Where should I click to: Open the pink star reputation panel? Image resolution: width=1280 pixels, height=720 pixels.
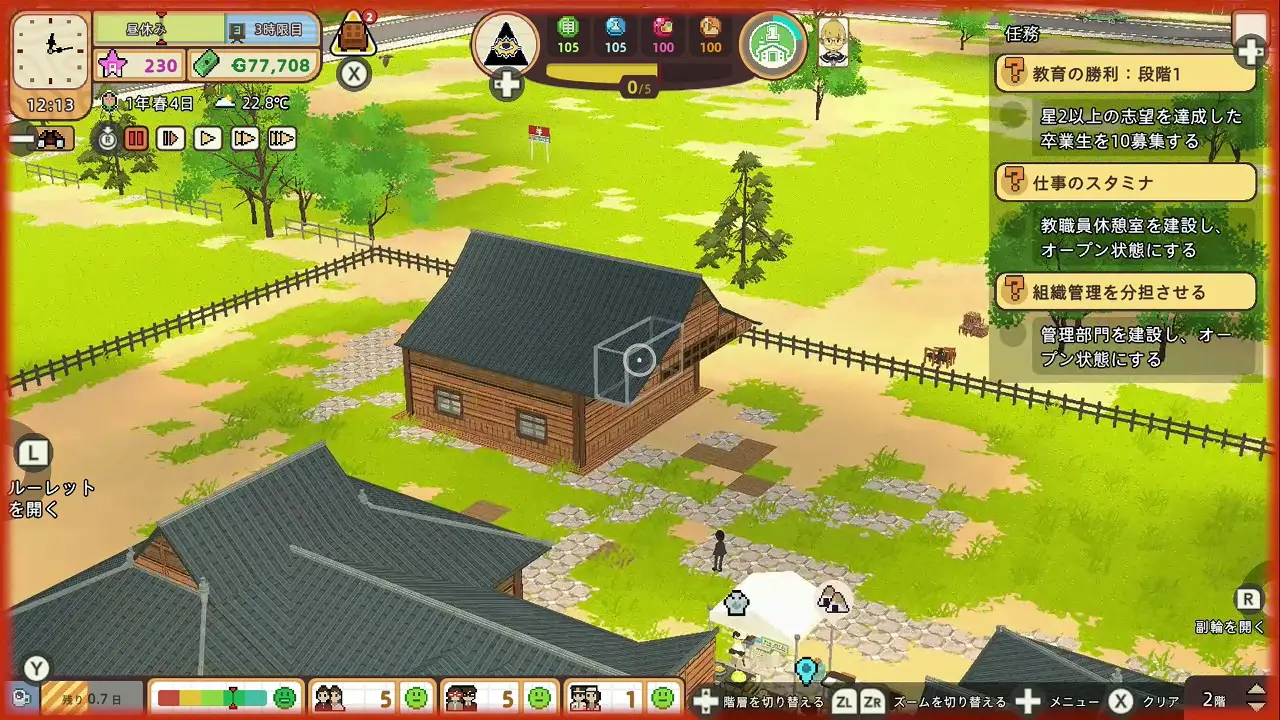click(x=139, y=66)
